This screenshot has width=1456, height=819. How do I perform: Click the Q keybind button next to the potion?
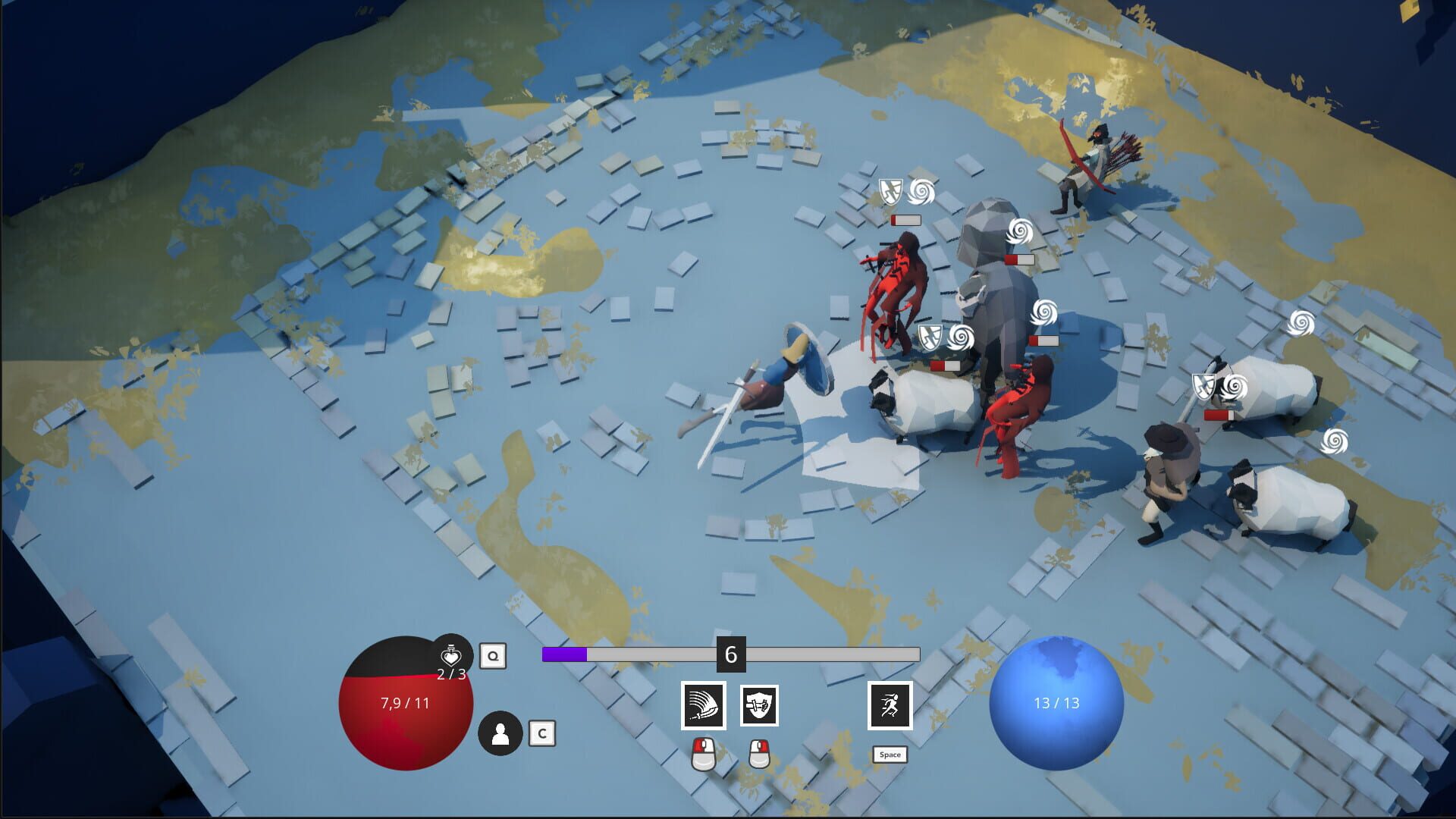click(494, 654)
